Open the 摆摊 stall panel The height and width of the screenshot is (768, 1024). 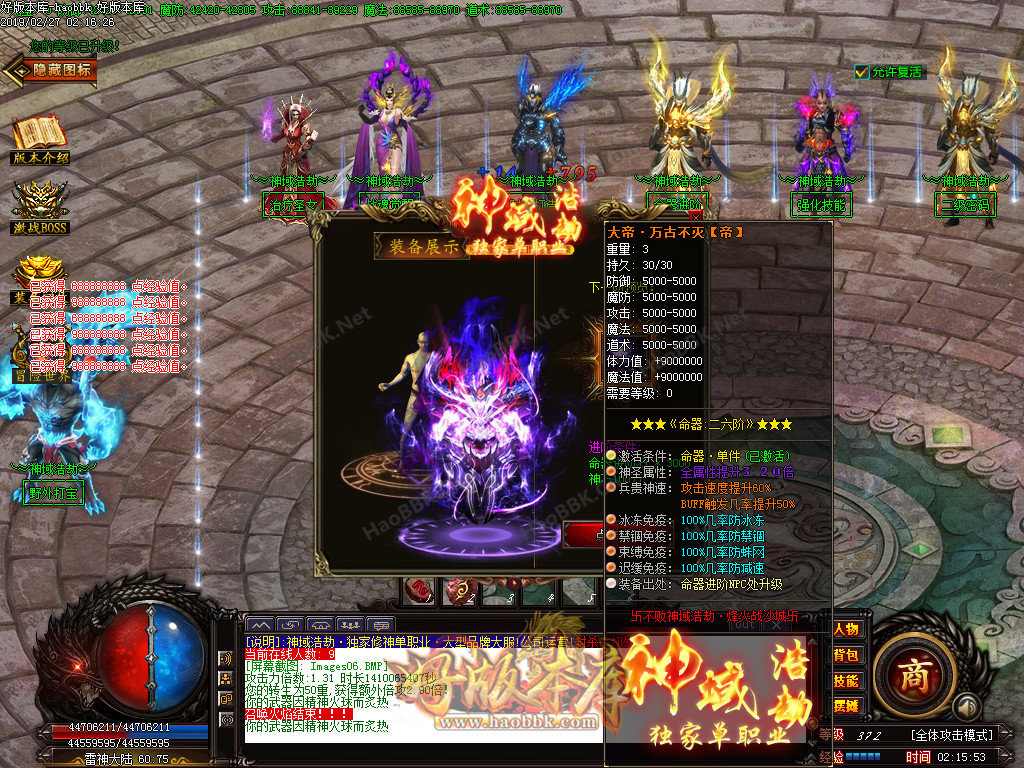click(846, 706)
